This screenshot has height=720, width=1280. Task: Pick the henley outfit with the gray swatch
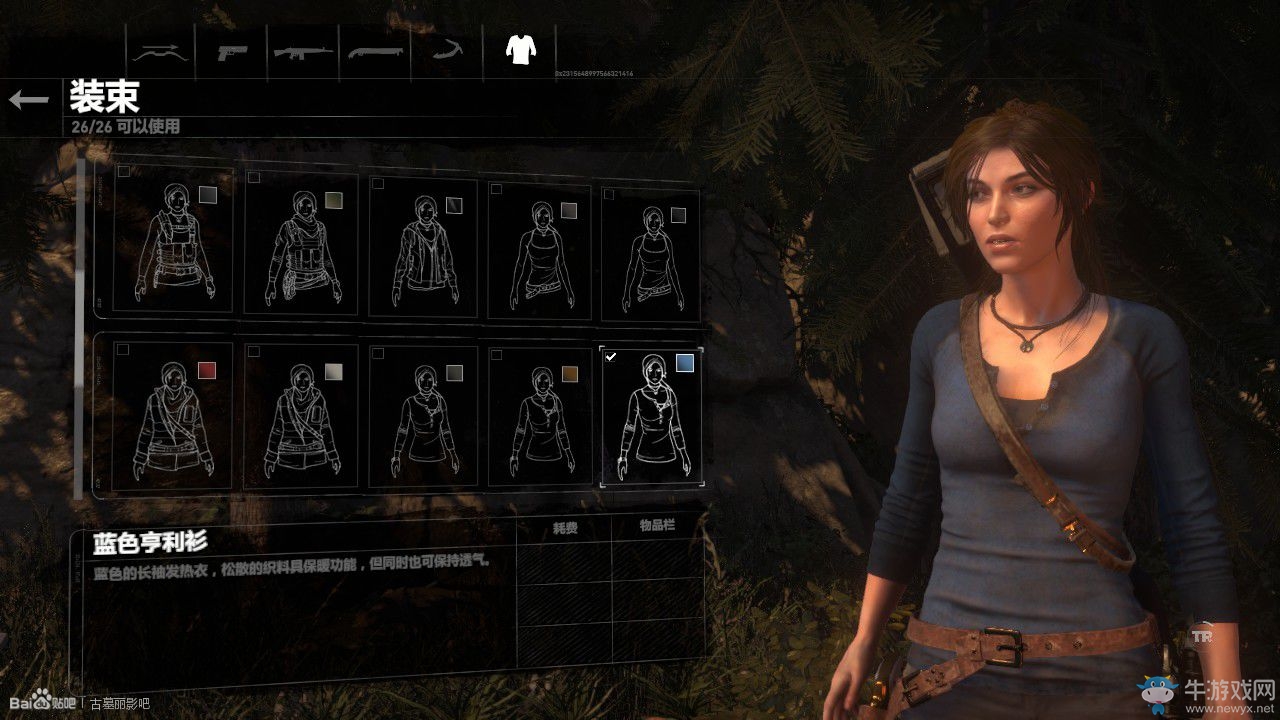click(x=423, y=416)
